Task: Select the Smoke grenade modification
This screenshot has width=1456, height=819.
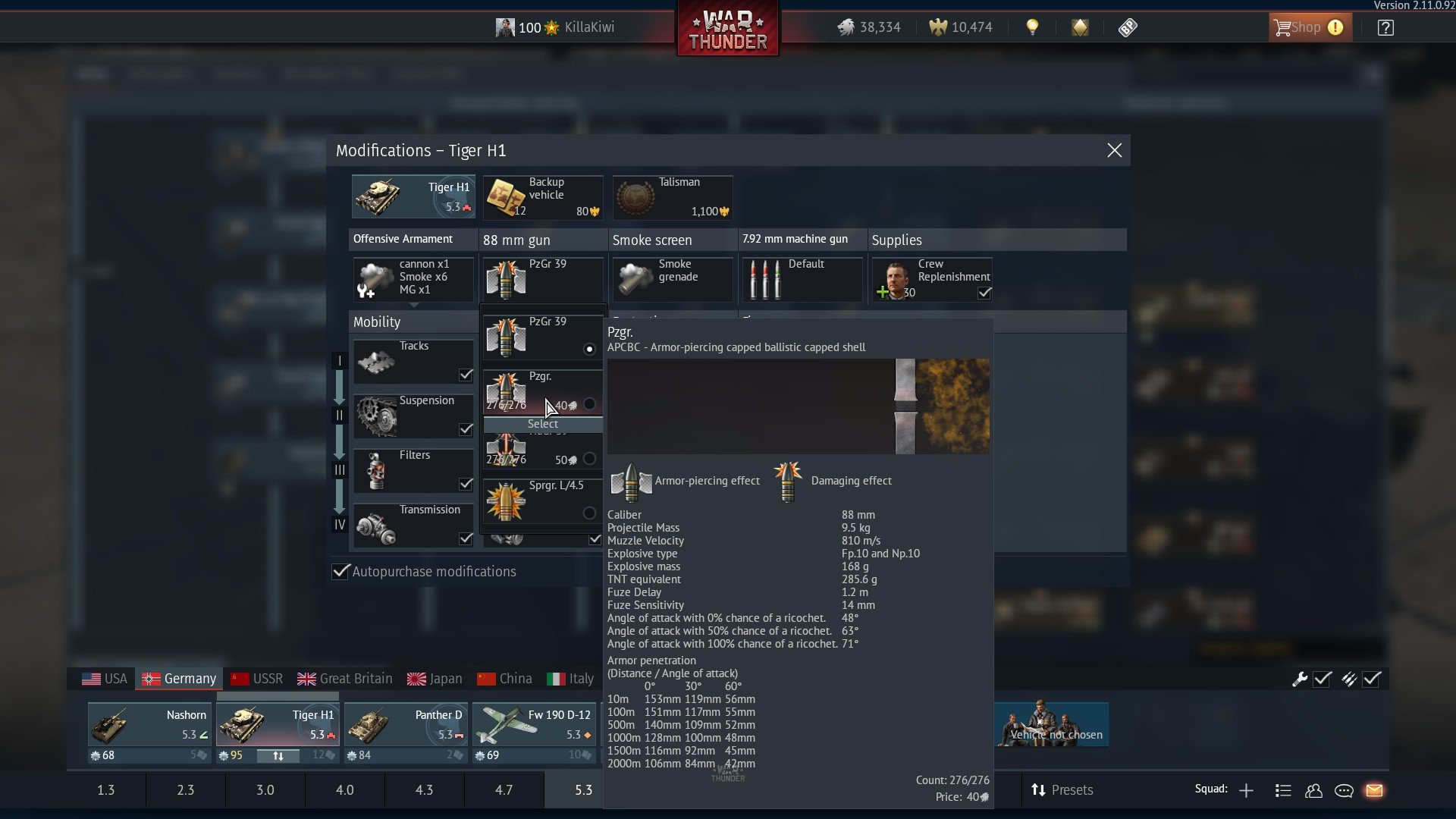Action: click(672, 279)
